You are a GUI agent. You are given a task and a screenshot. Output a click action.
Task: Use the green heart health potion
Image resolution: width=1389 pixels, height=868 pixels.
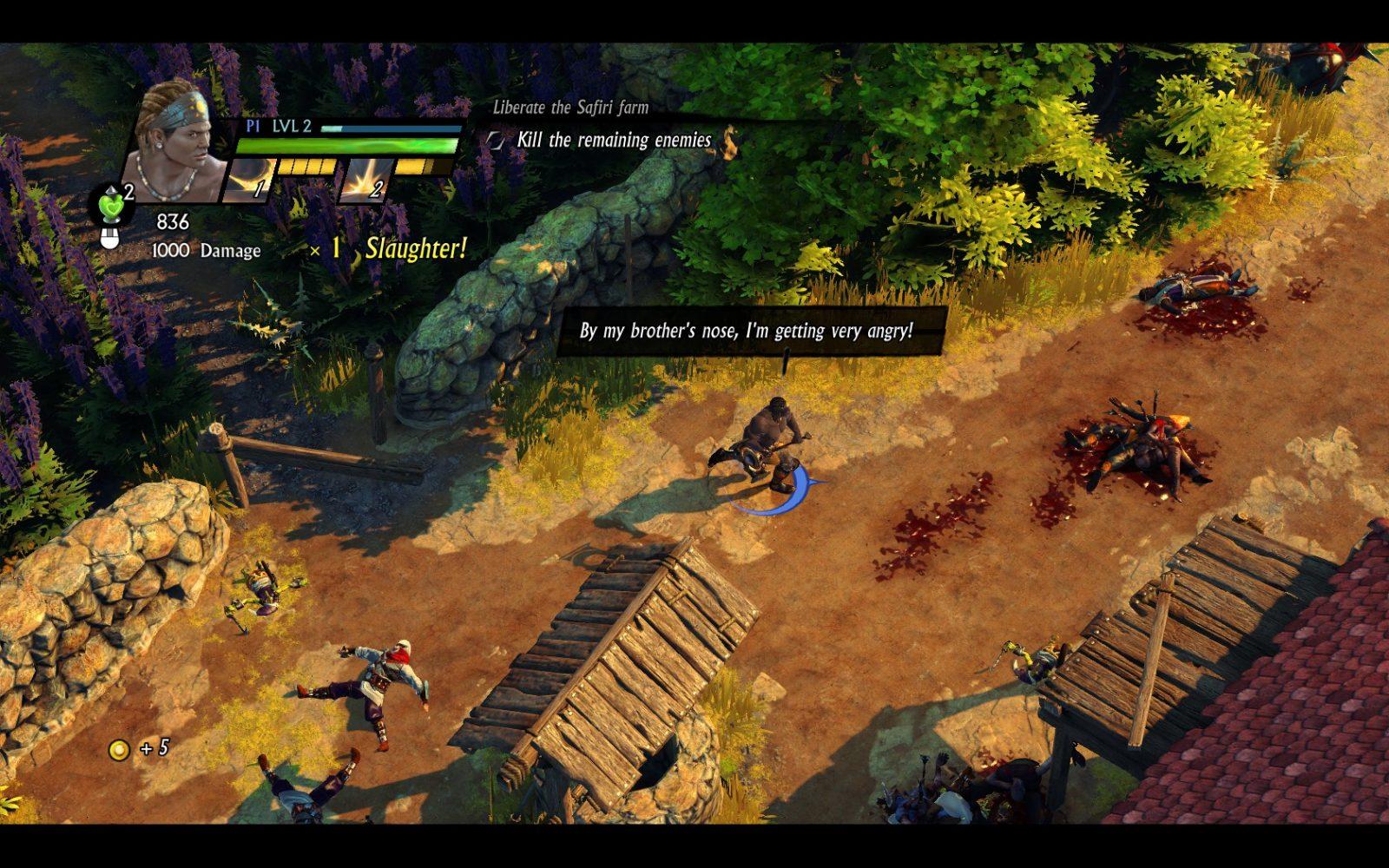click(x=112, y=207)
